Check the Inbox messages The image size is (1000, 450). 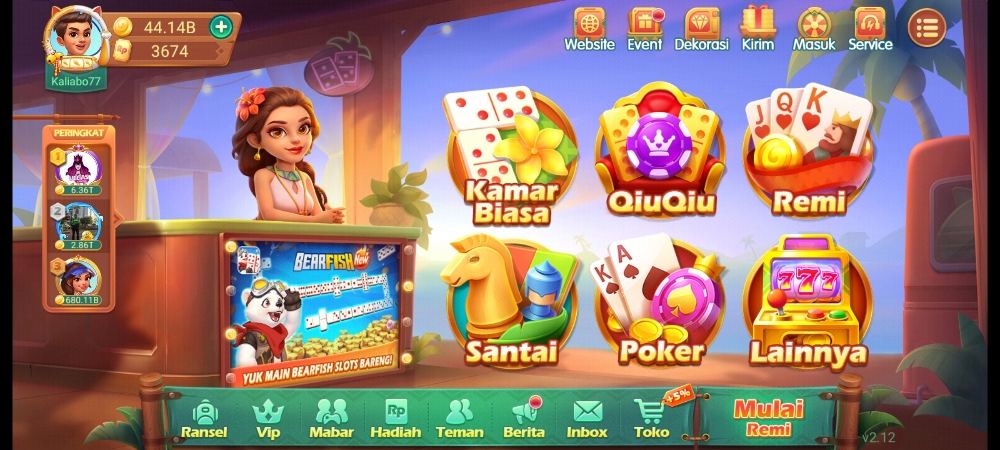587,418
